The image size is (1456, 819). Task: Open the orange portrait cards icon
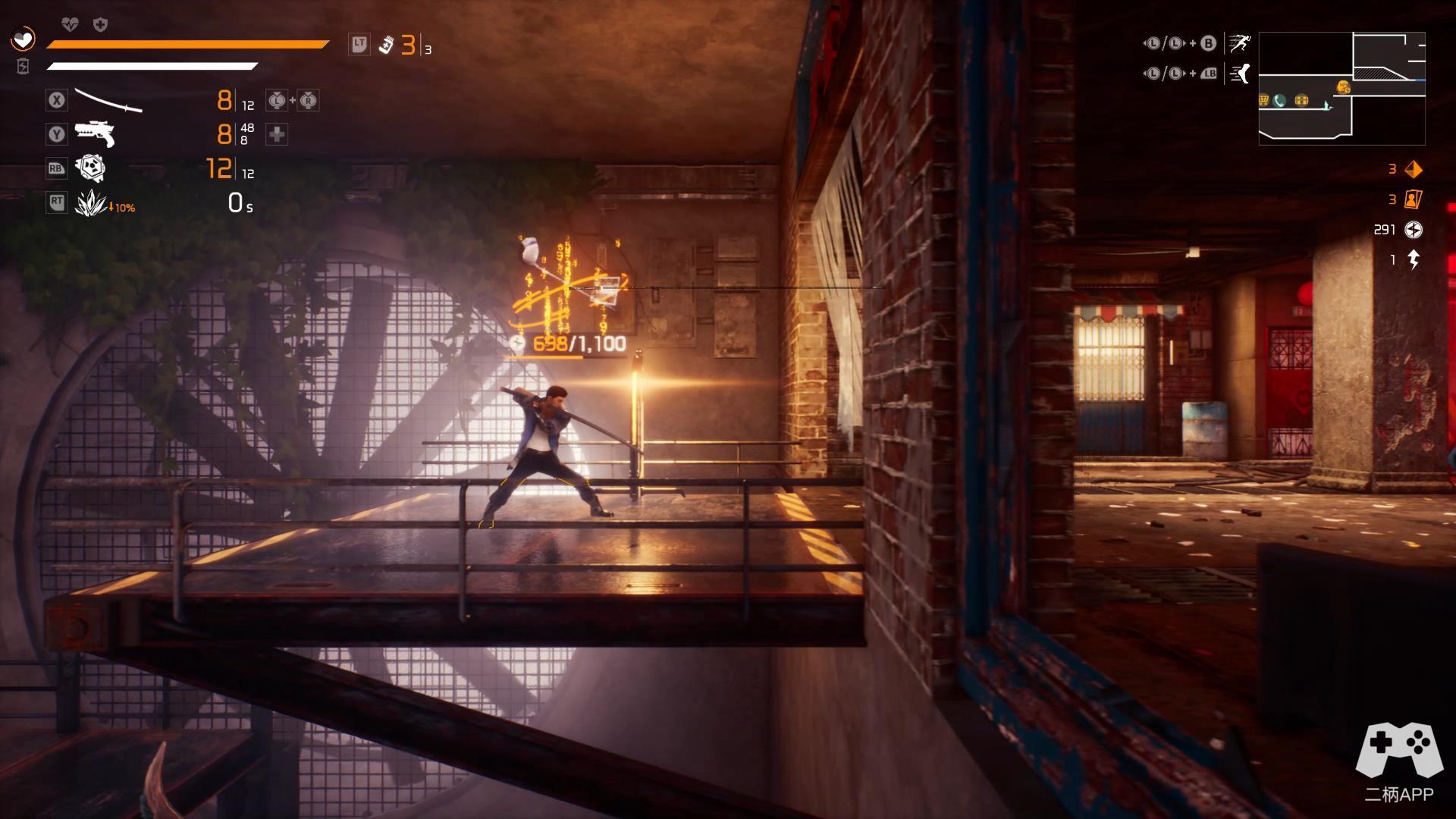[1414, 199]
